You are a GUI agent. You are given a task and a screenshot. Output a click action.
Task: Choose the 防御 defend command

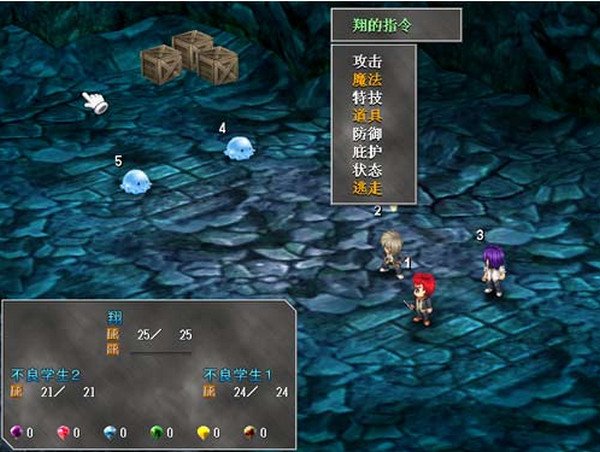[x=368, y=133]
